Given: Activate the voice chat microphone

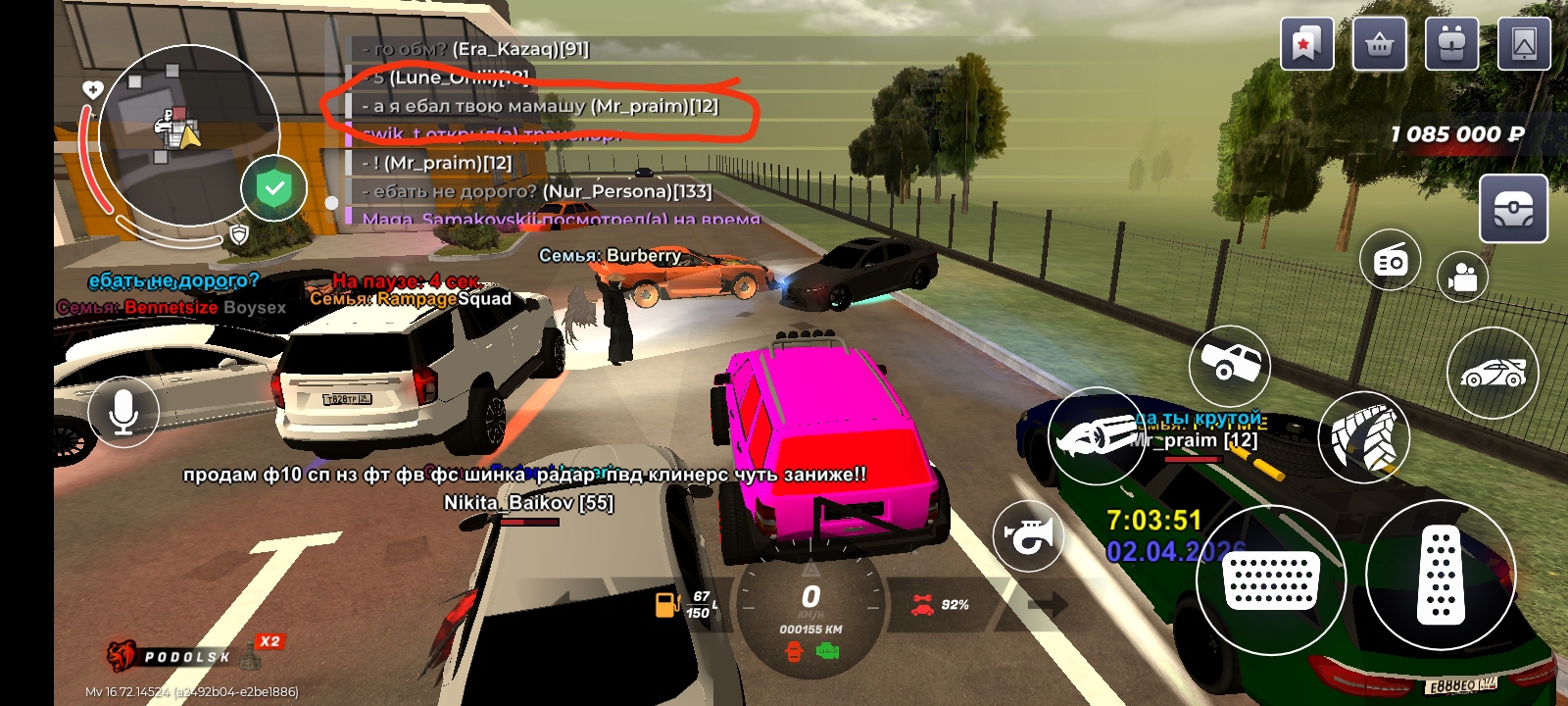Looking at the screenshot, I should (123, 412).
